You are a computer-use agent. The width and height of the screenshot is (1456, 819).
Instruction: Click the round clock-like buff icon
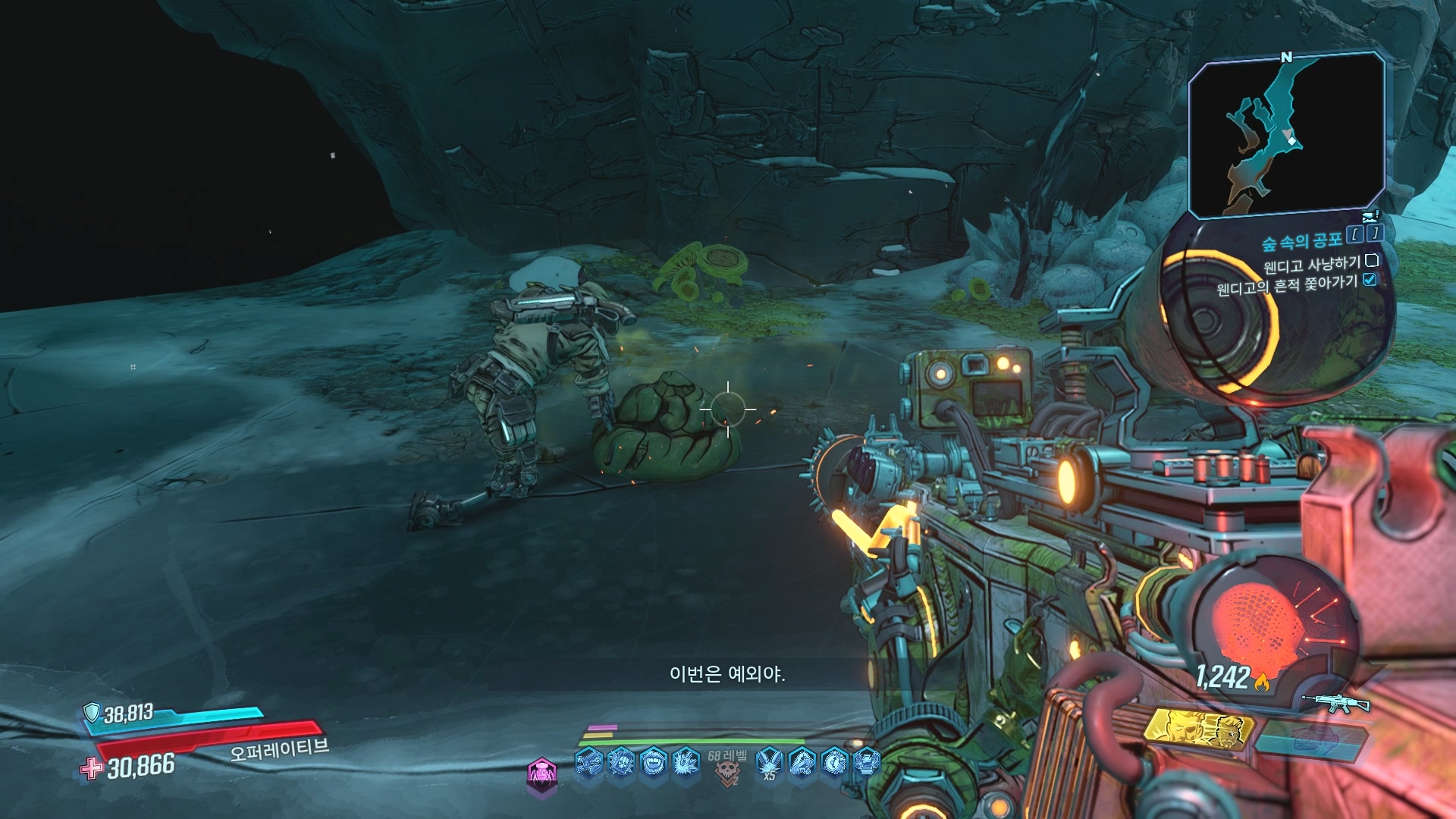[834, 761]
